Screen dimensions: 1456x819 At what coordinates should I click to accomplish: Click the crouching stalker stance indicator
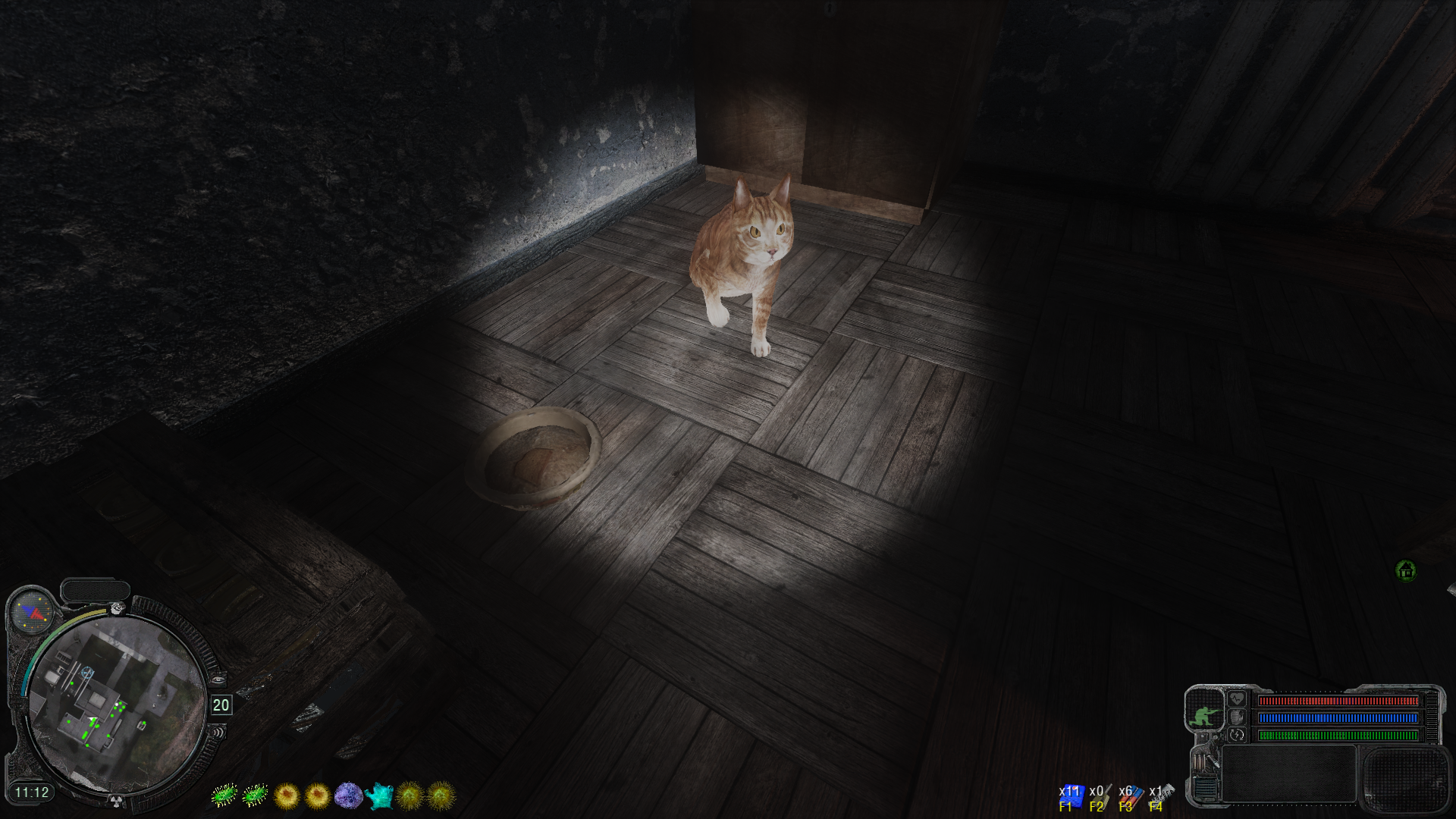click(x=1205, y=716)
